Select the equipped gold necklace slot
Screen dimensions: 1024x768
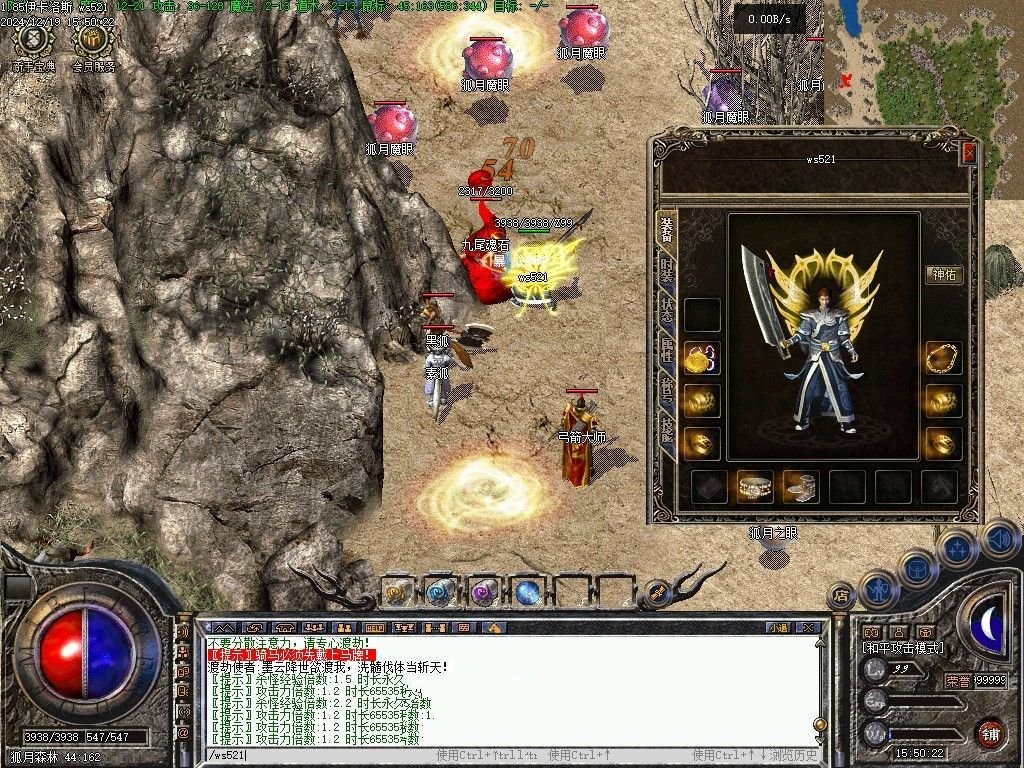(x=943, y=357)
